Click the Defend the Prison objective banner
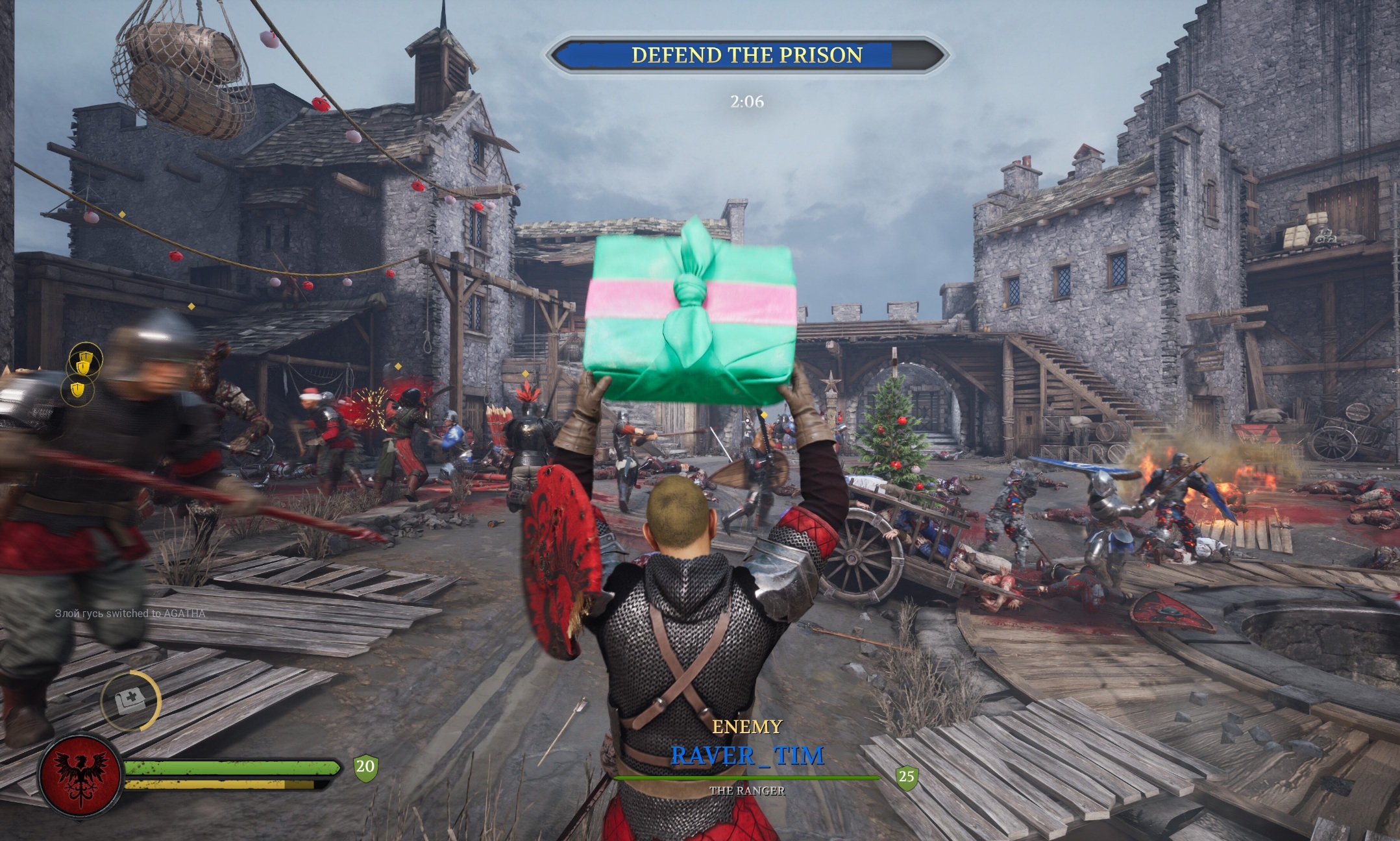This screenshot has height=841, width=1400. tap(747, 55)
